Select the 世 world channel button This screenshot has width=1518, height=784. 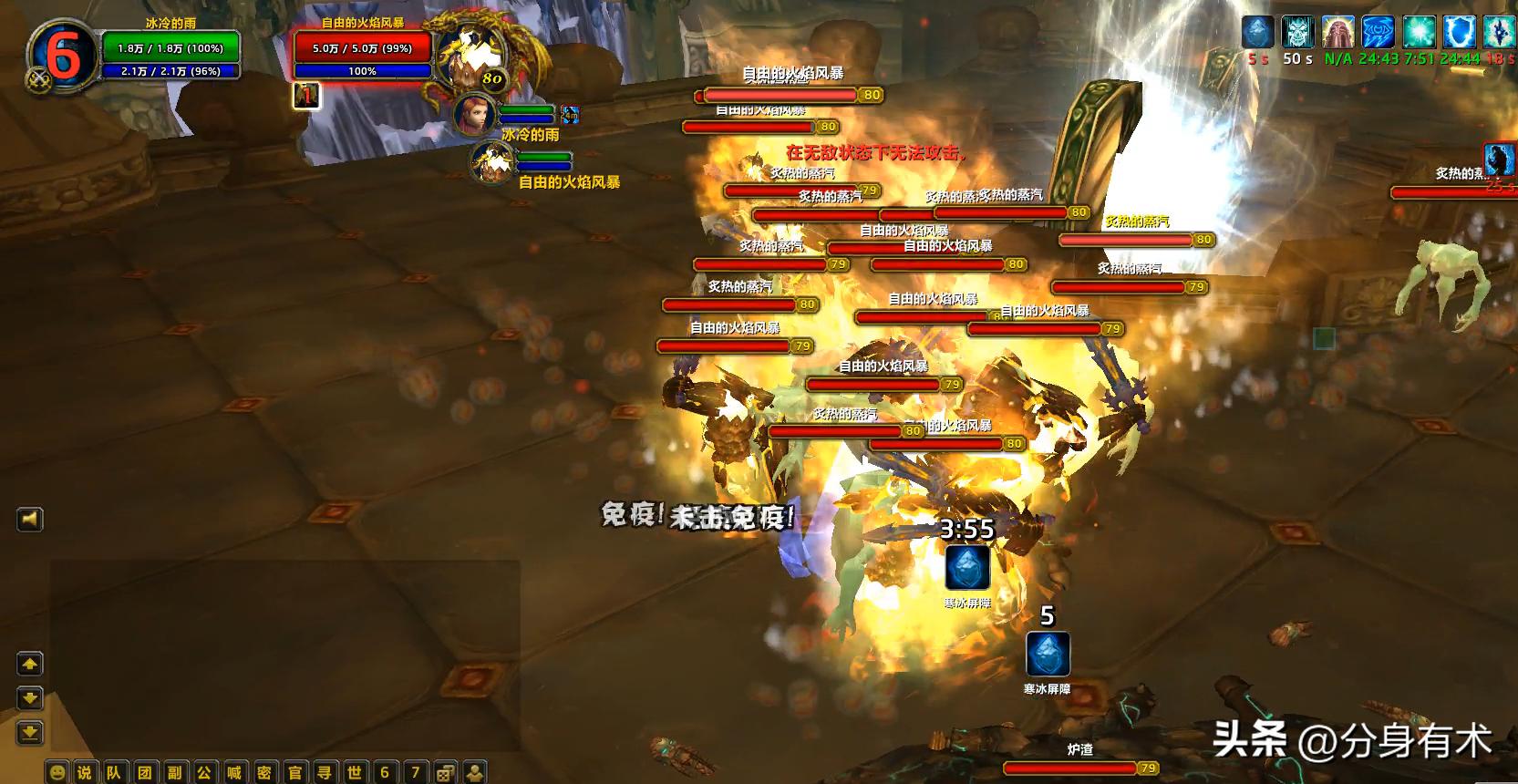[x=356, y=771]
